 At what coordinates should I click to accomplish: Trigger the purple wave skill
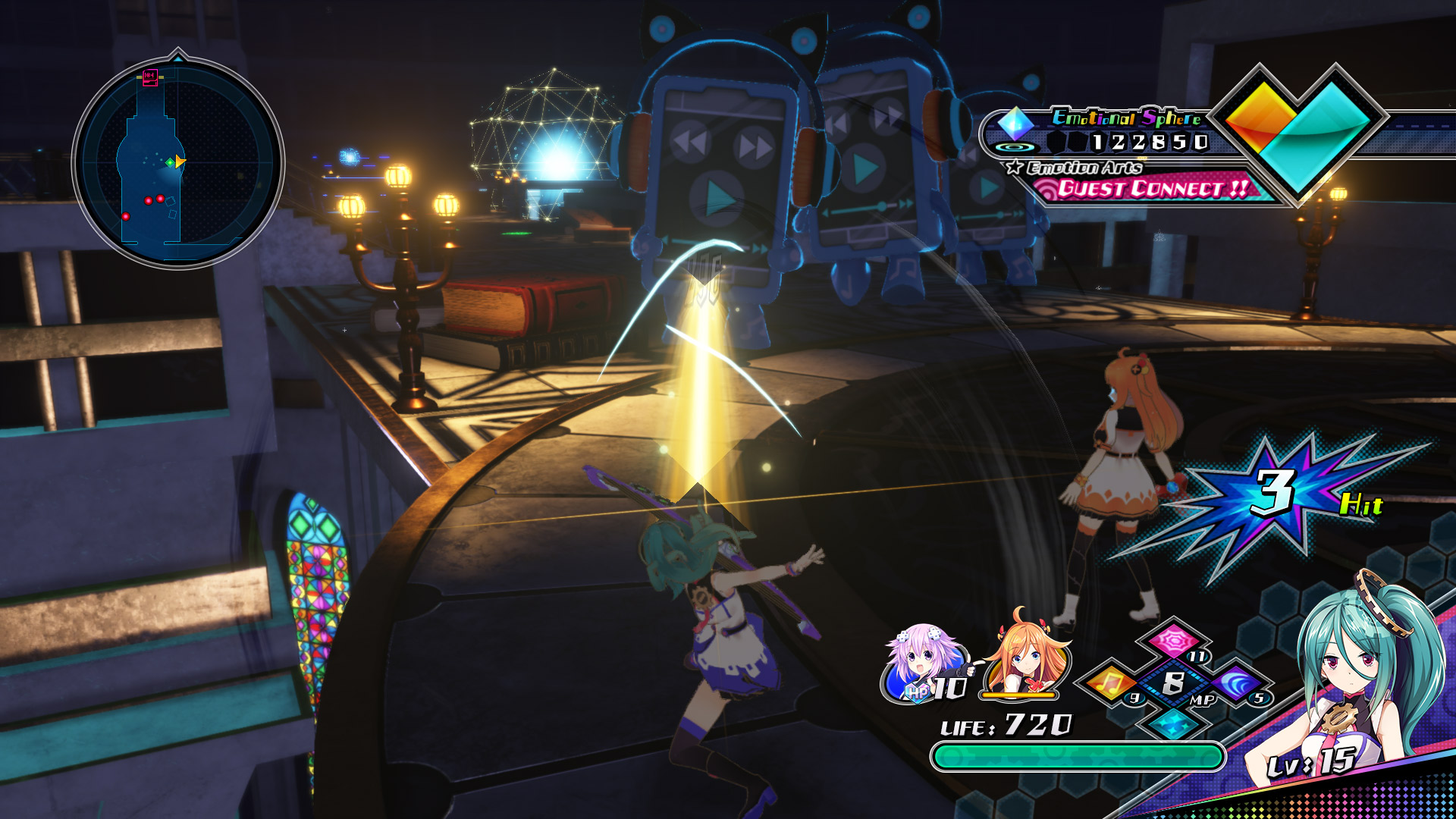pos(1235,683)
